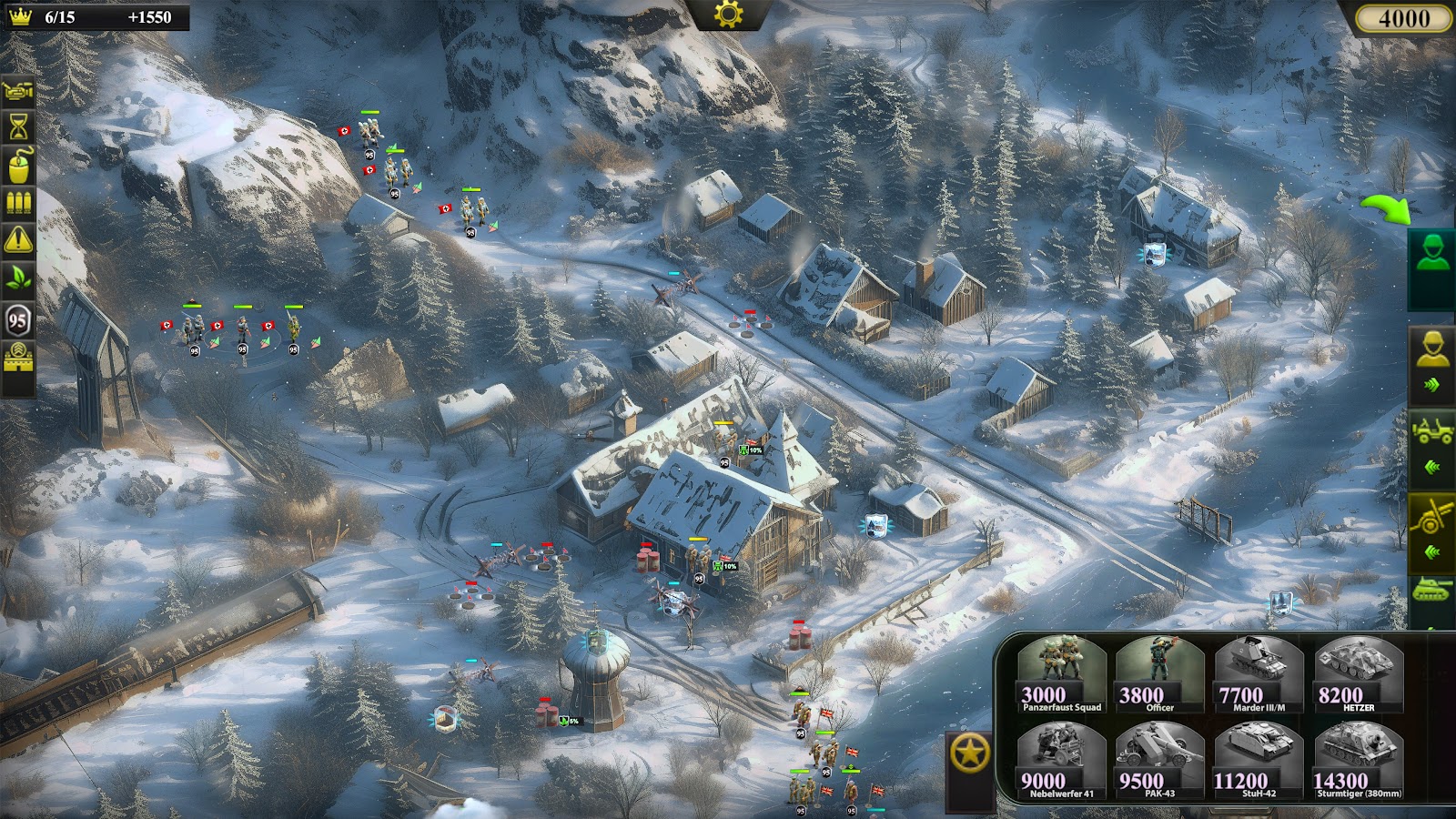Choose the HETZER unit card
1456x819 pixels.
(x=1358, y=674)
